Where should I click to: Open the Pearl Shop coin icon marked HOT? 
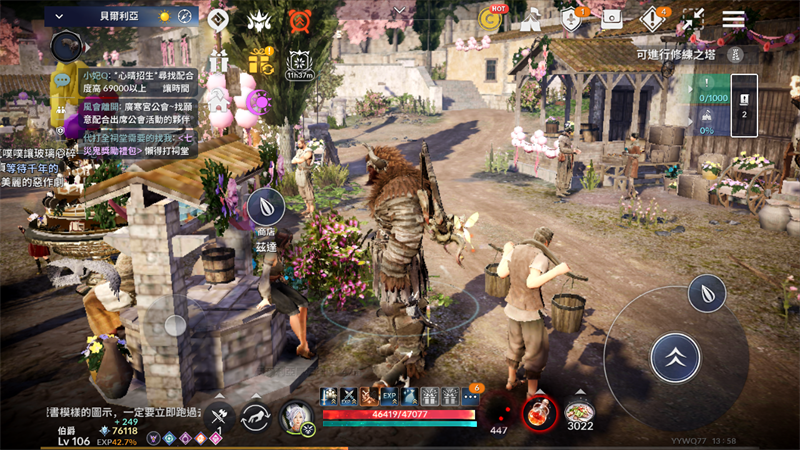(491, 18)
